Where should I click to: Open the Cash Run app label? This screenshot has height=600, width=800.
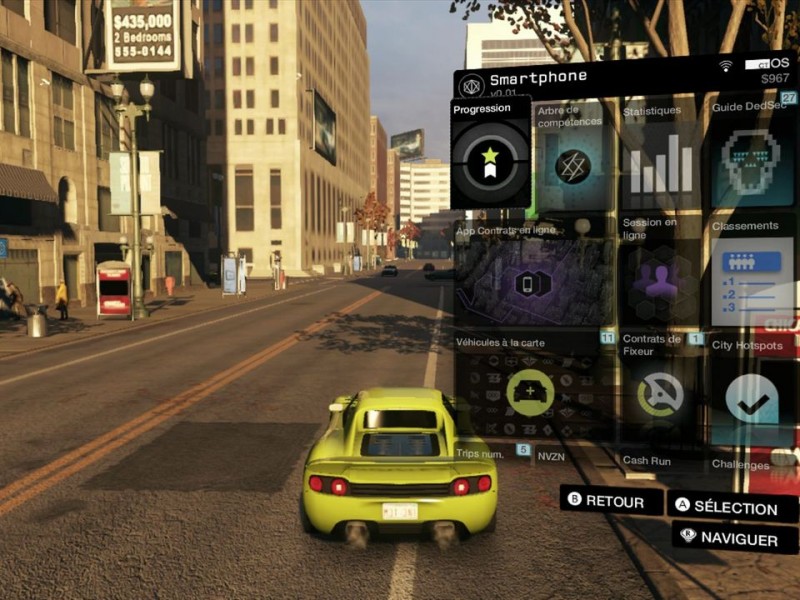[647, 461]
